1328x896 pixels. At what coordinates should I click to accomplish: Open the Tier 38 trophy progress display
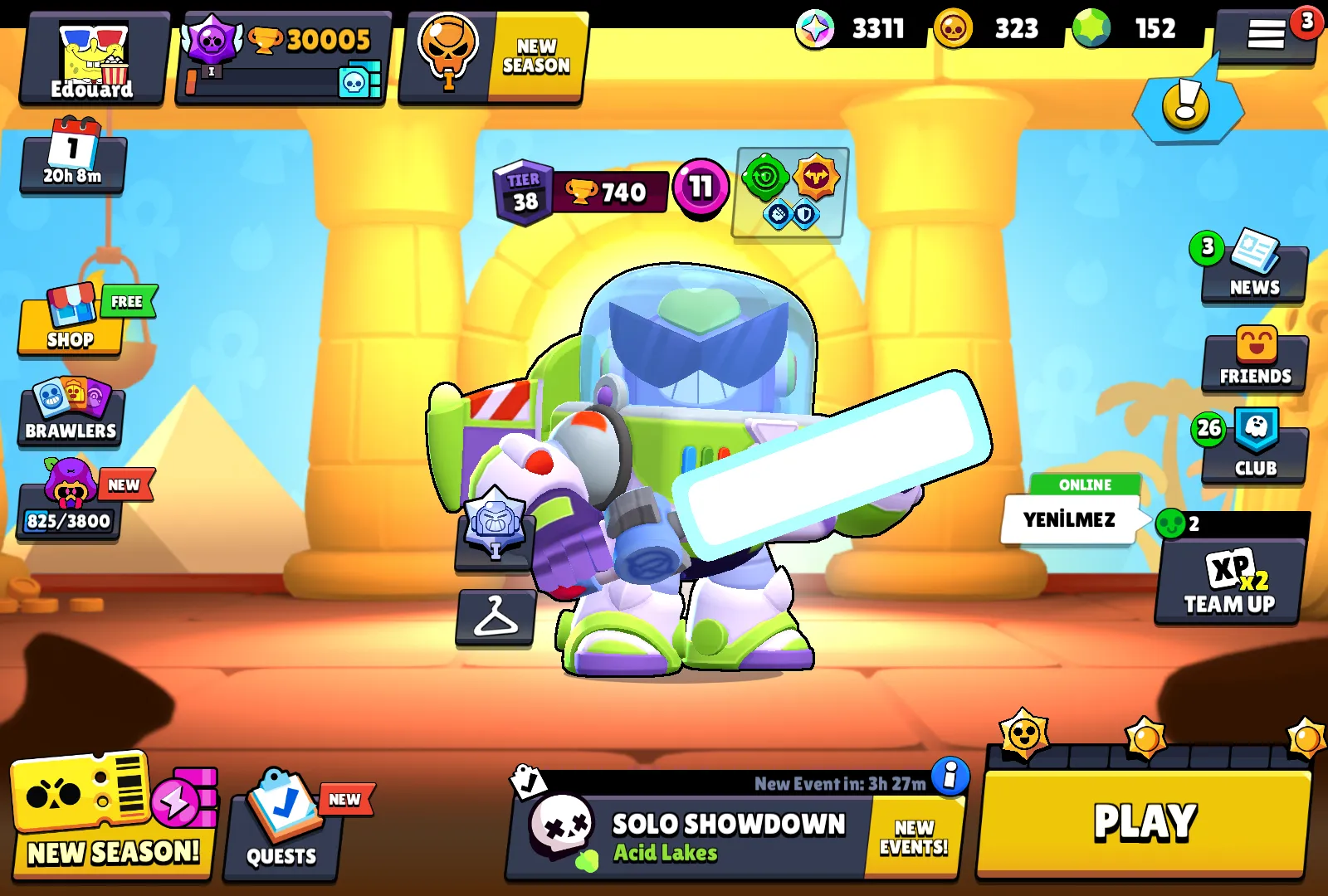573,191
